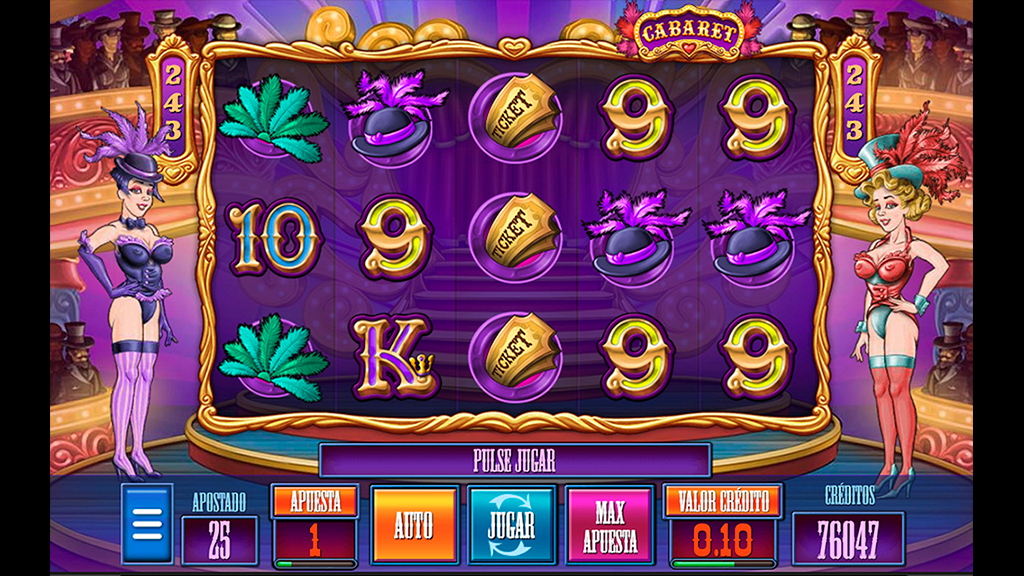Place the MAX APUESTA bet
The width and height of the screenshot is (1024, 576).
click(x=609, y=524)
